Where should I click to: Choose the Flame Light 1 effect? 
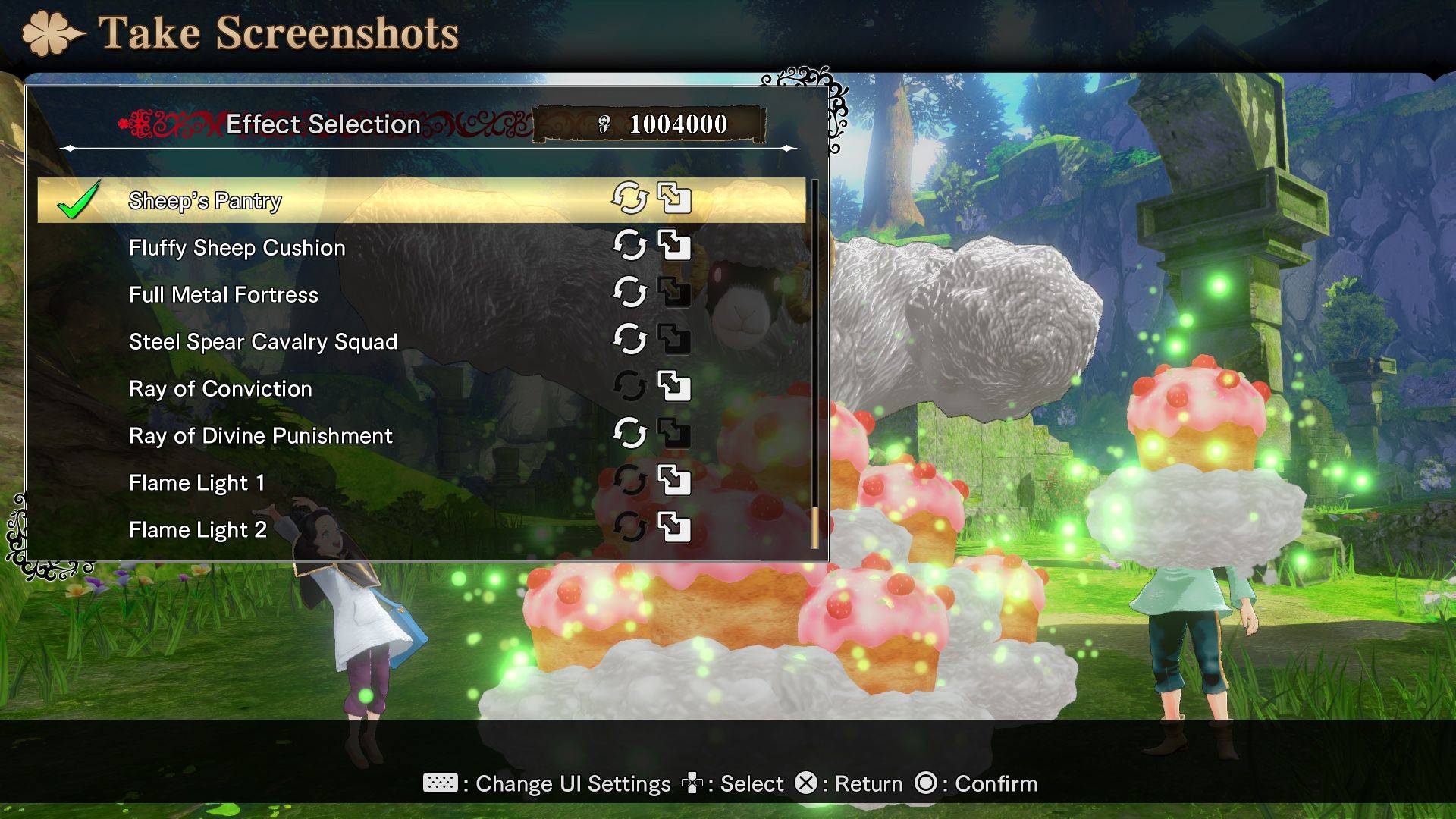196,483
